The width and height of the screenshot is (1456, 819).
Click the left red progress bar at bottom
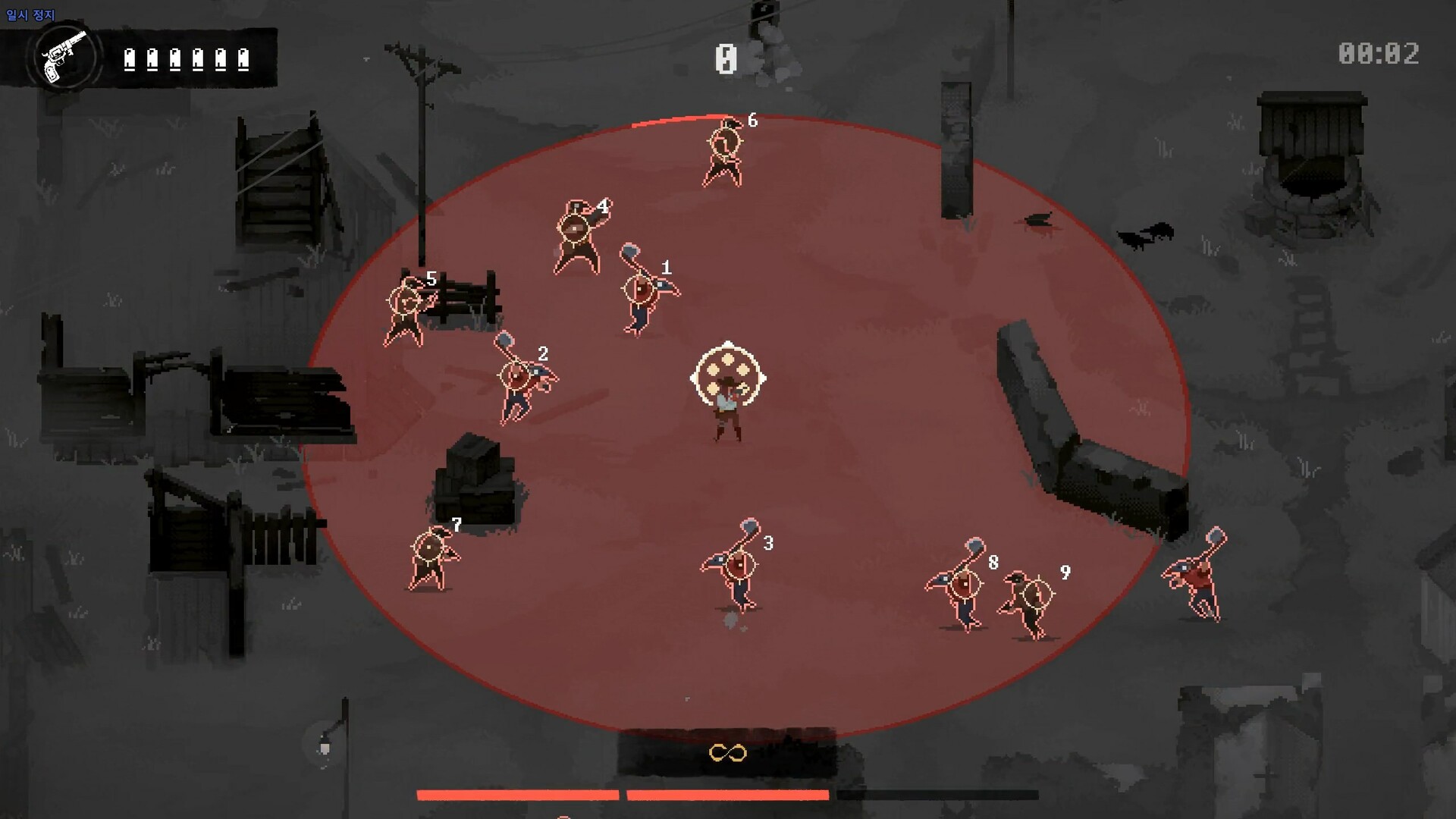(x=519, y=795)
